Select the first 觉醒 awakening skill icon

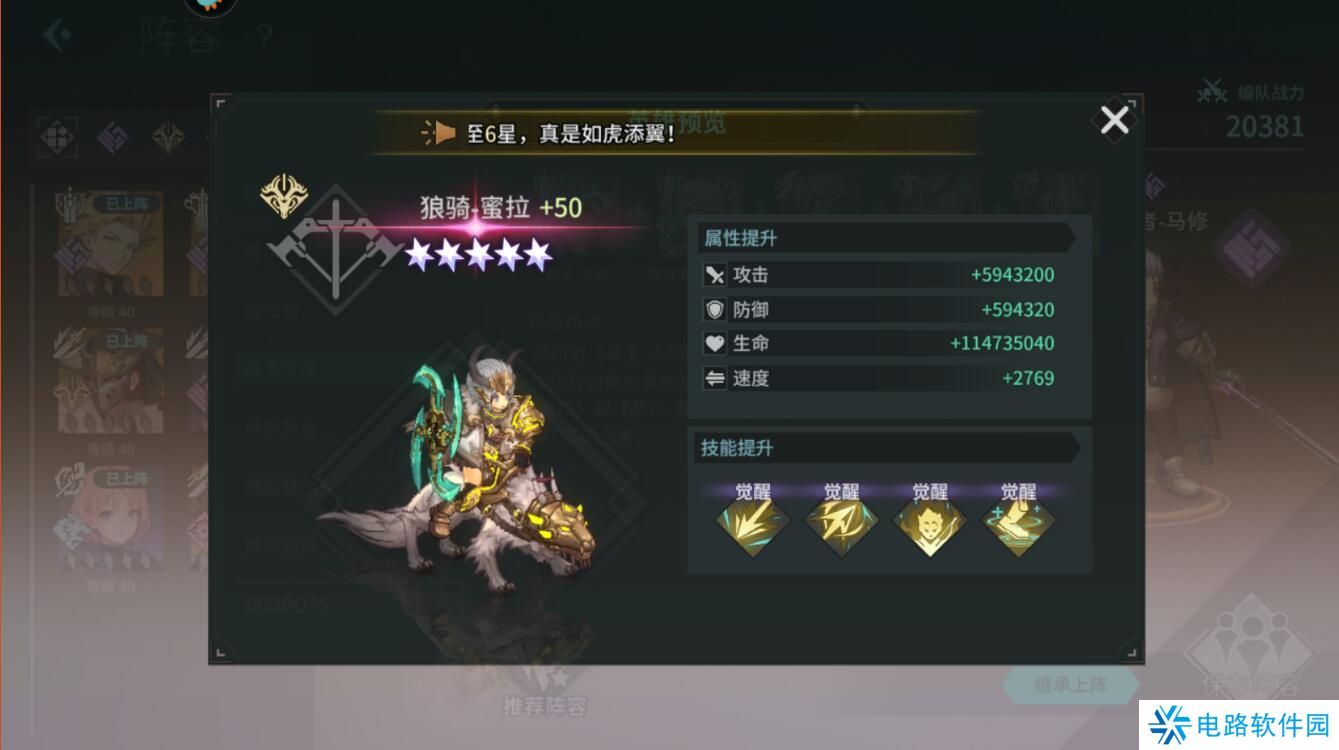tap(753, 525)
